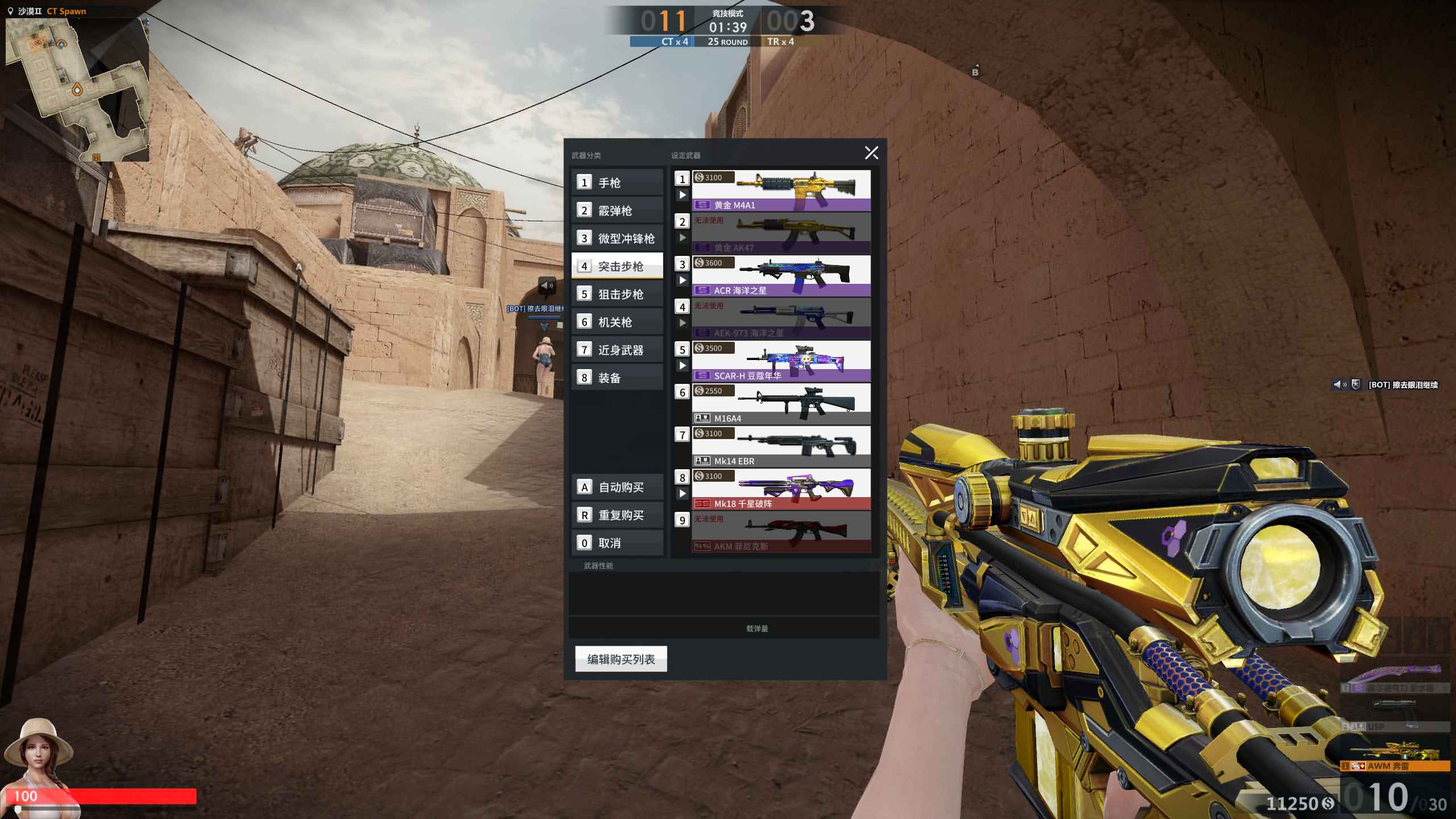Select the SCAR-H 豆蔻年华 rifle
The image size is (1456, 819).
[781, 361]
